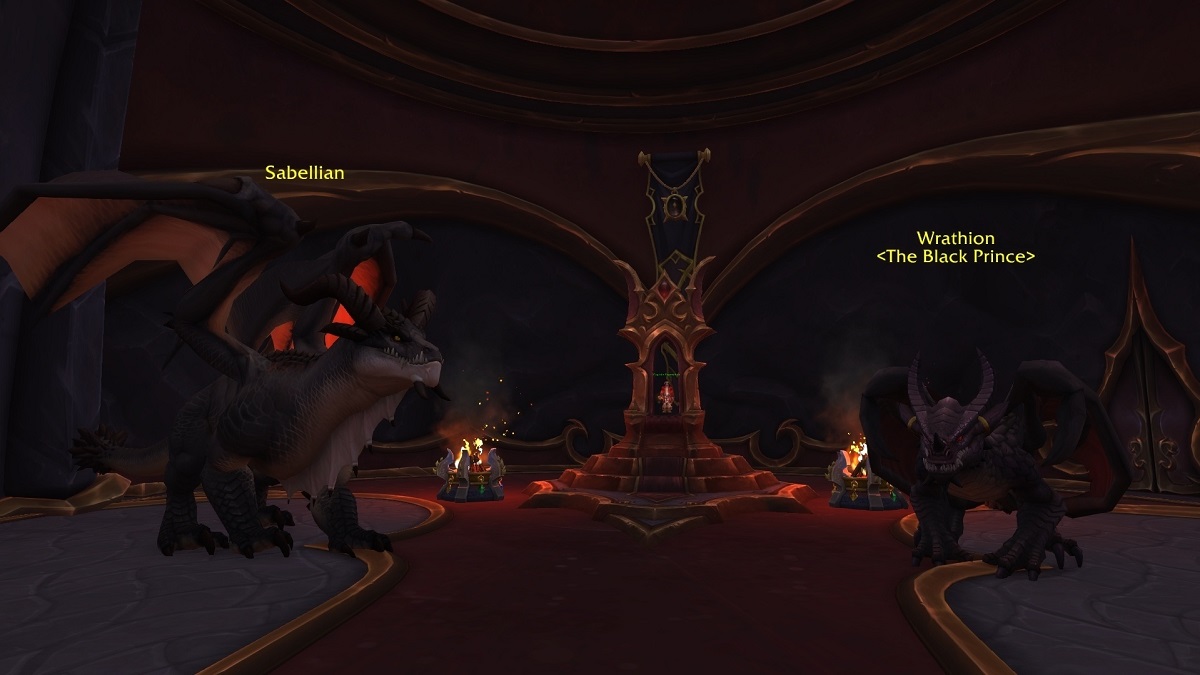Target Wrathion by his name label
Viewport: 1200px width, 675px height.
pyautogui.click(x=955, y=238)
